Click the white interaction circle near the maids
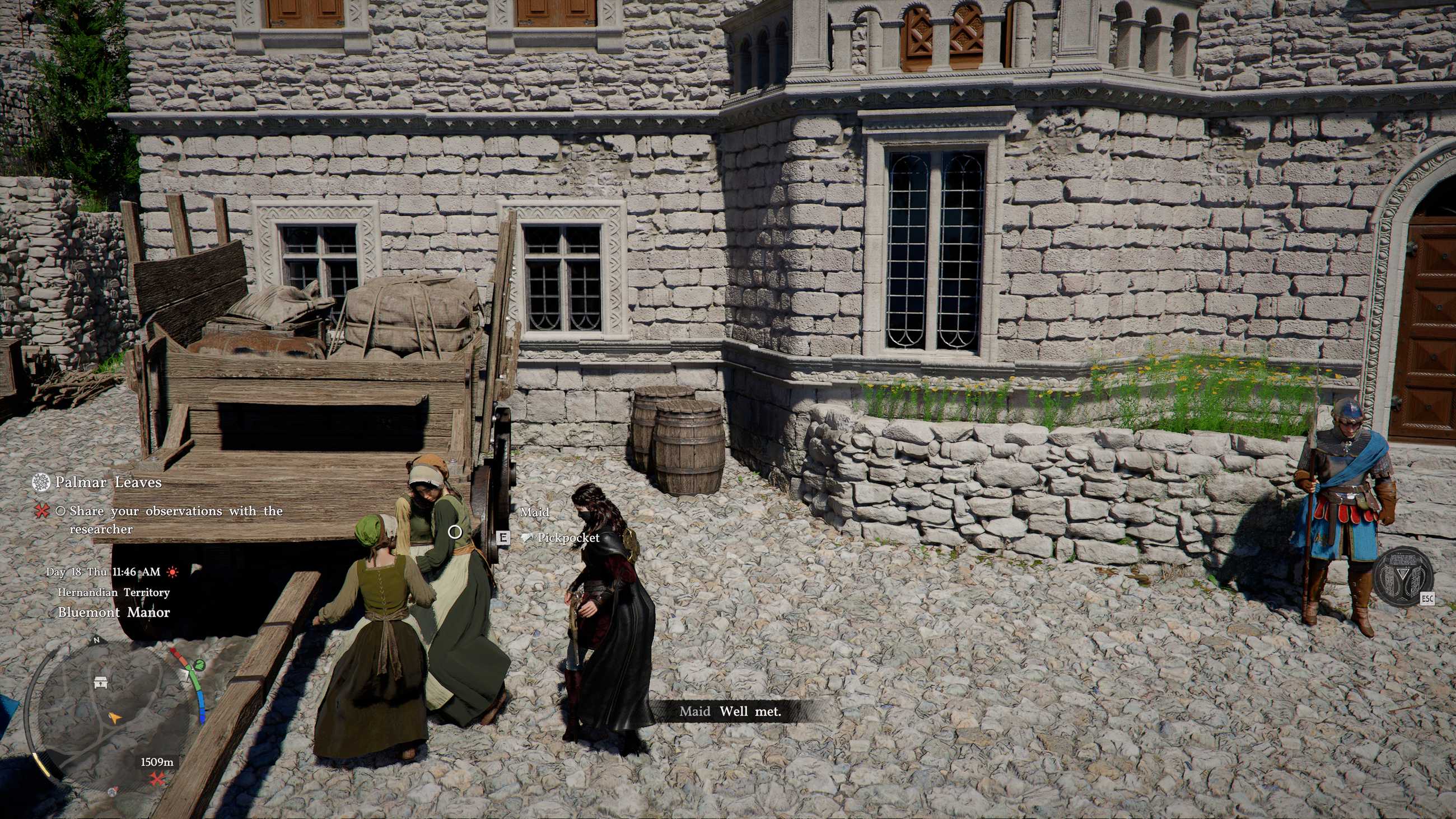This screenshot has width=1456, height=819. point(456,531)
